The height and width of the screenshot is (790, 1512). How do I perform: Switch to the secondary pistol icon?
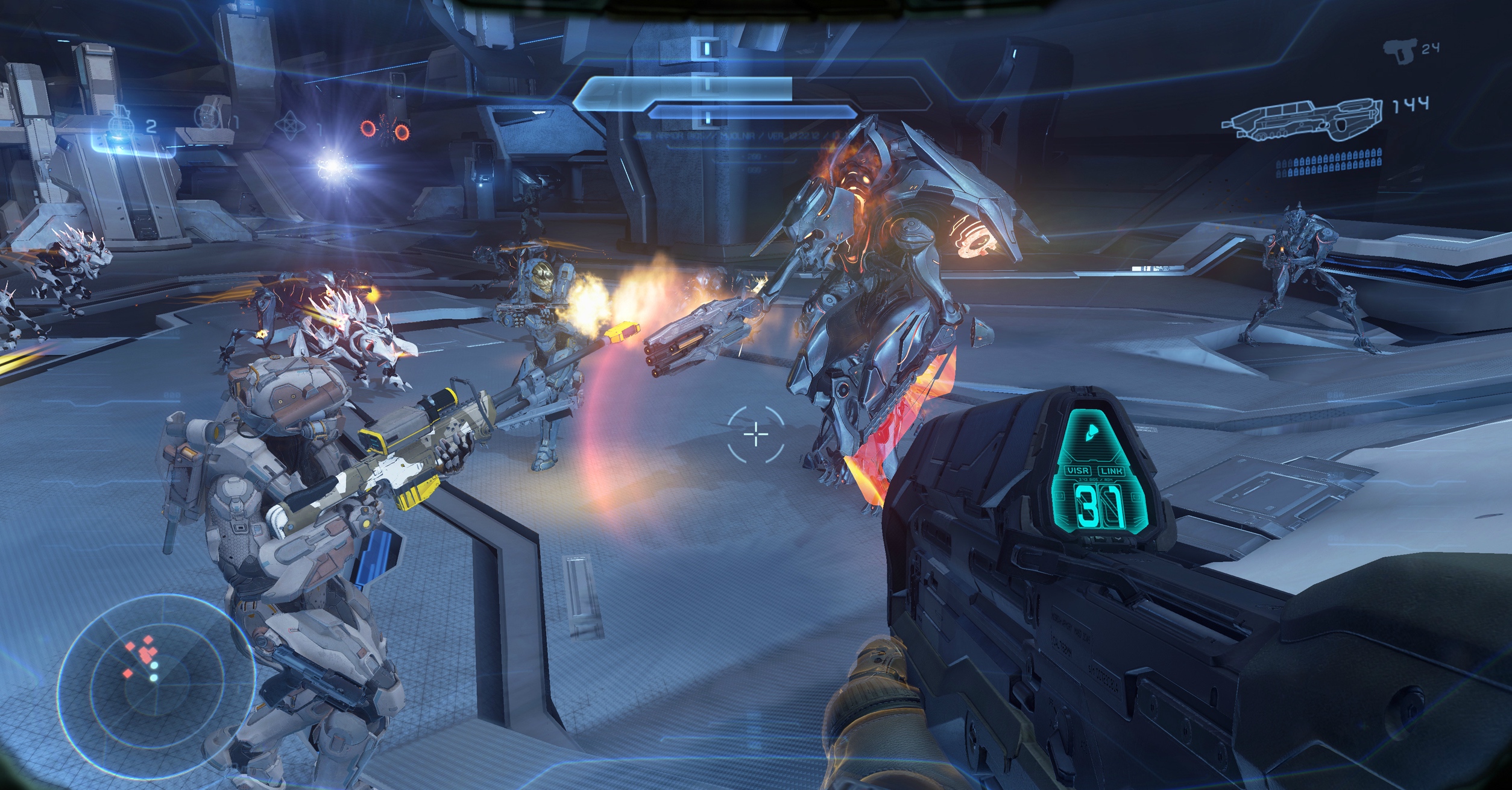click(x=1399, y=51)
